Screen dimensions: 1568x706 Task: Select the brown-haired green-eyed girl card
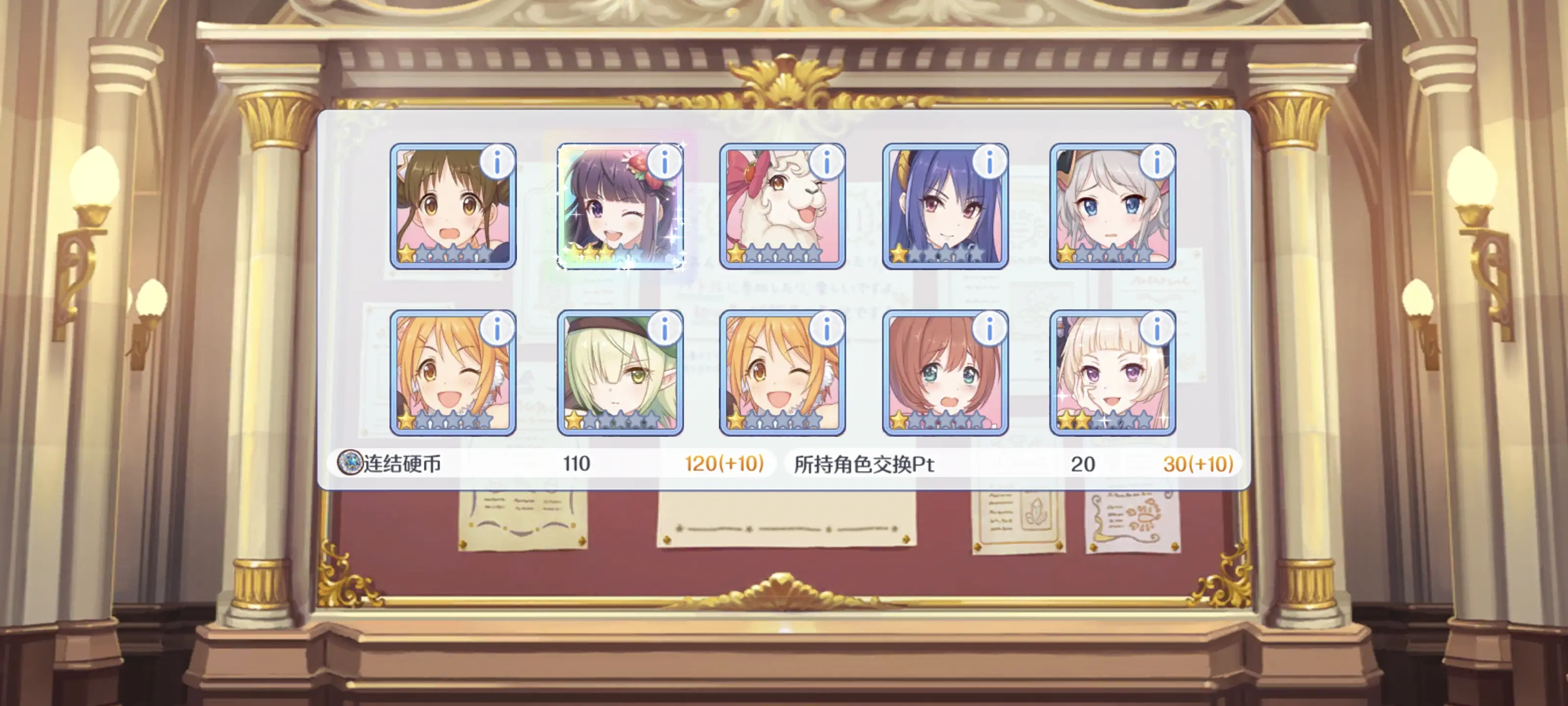pyautogui.click(x=945, y=374)
